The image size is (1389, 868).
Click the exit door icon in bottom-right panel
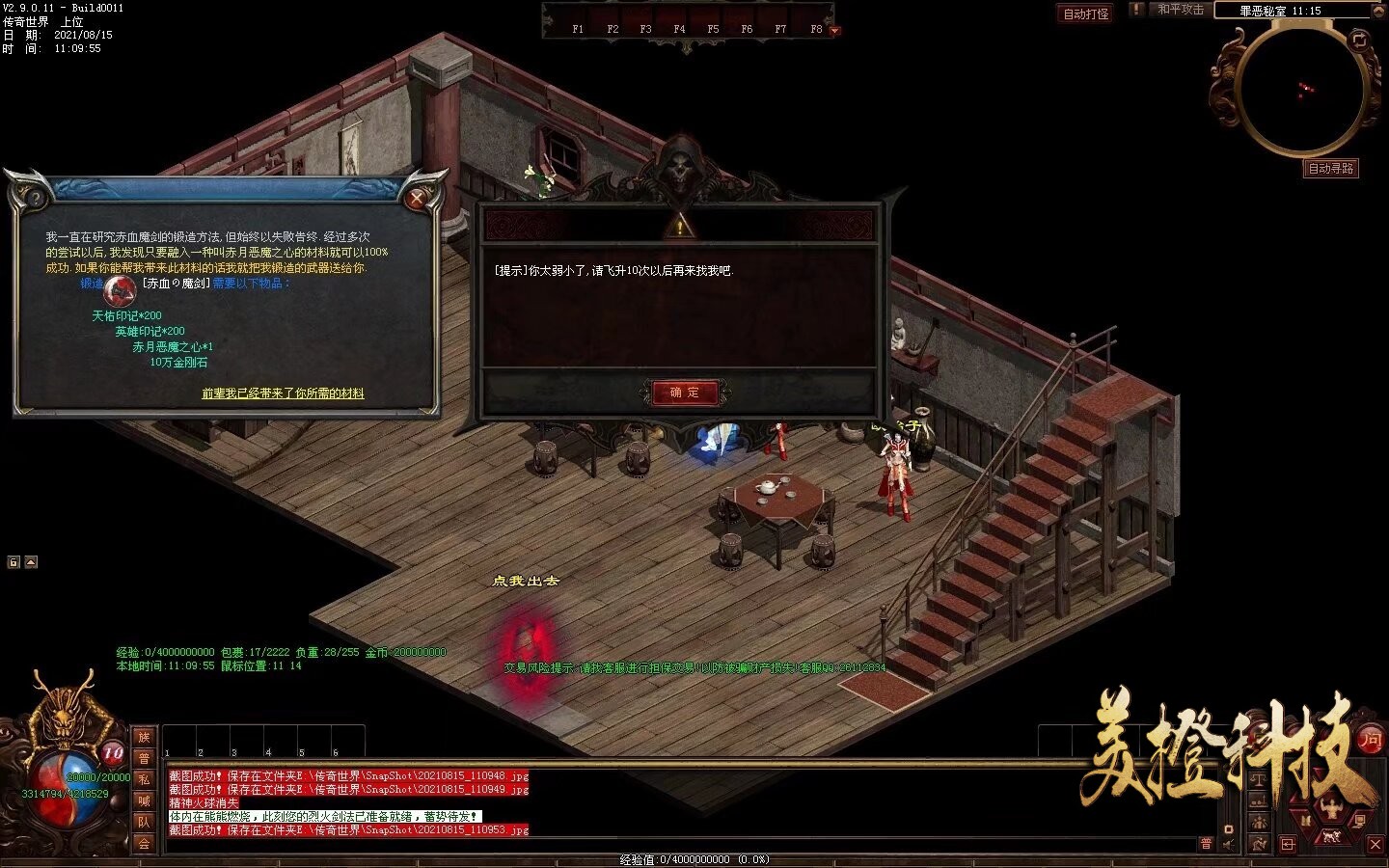coord(1287,843)
